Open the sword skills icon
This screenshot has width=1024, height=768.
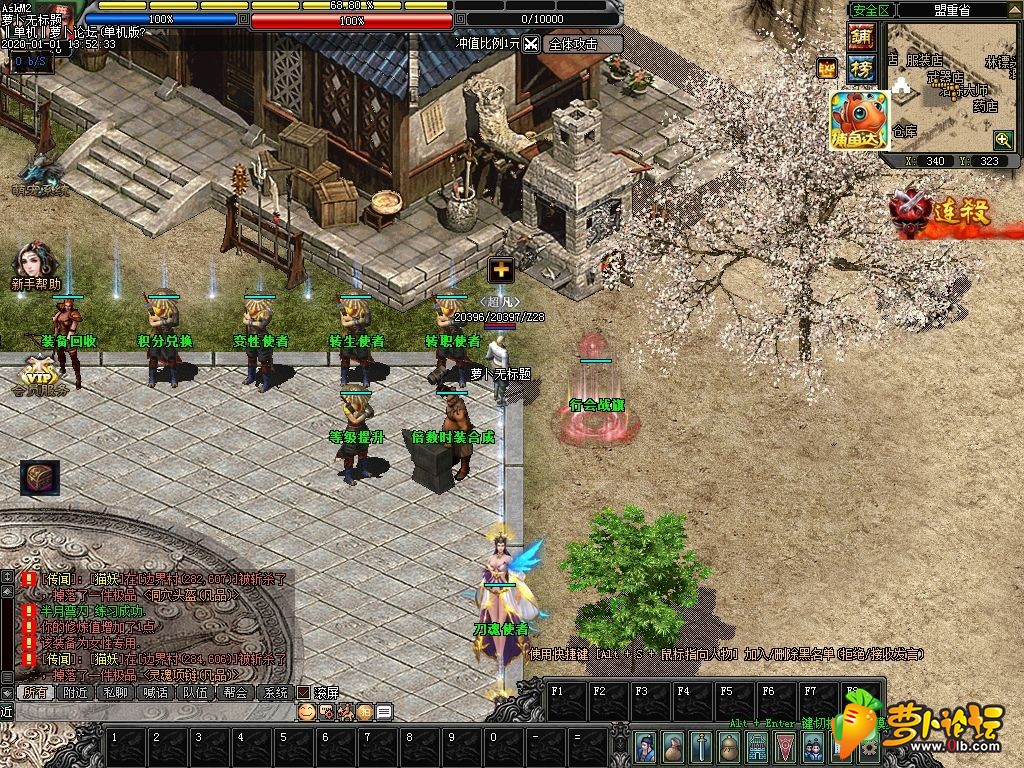click(x=703, y=746)
